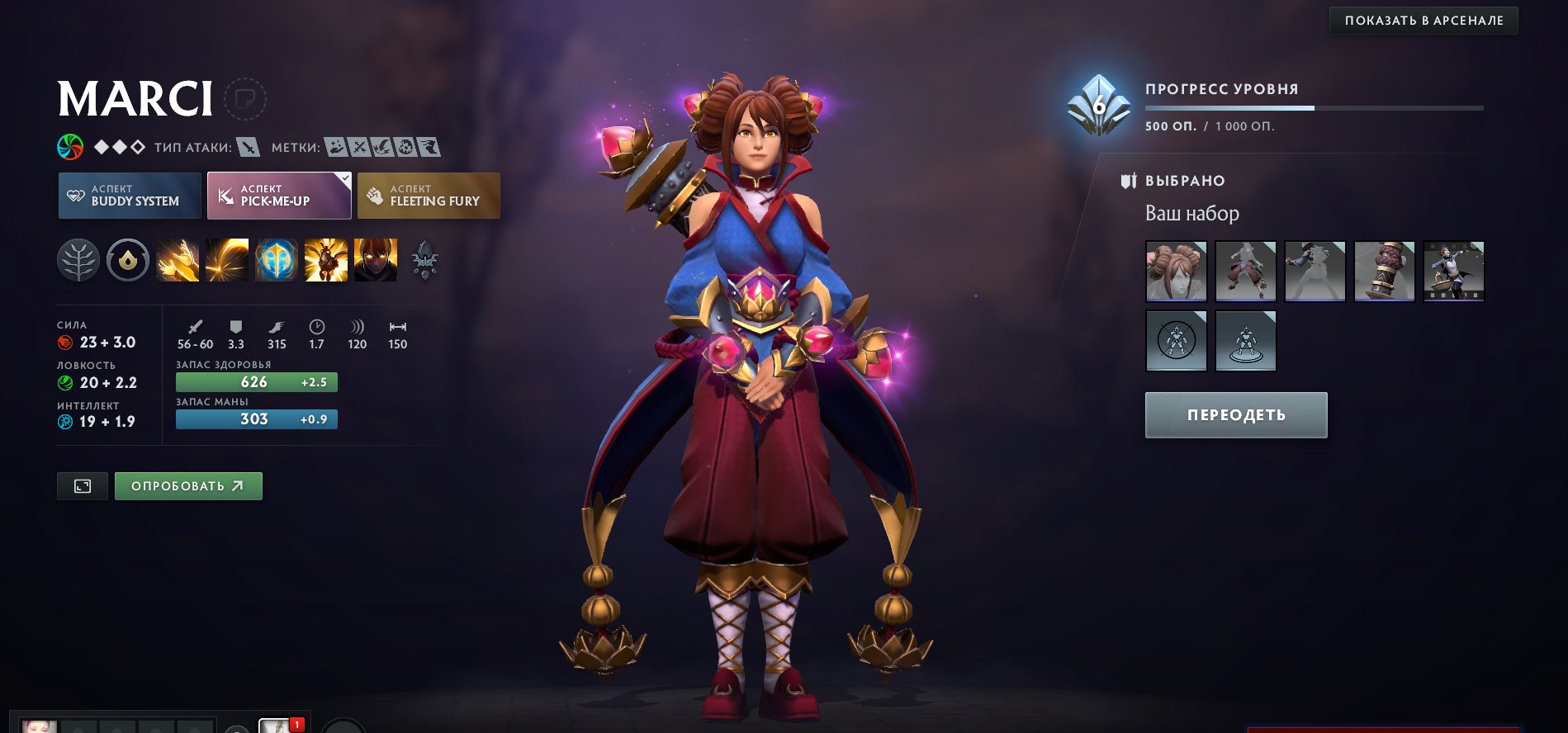
Task: Click the green ОПРОБОВАТЬ button
Action: tap(188, 486)
